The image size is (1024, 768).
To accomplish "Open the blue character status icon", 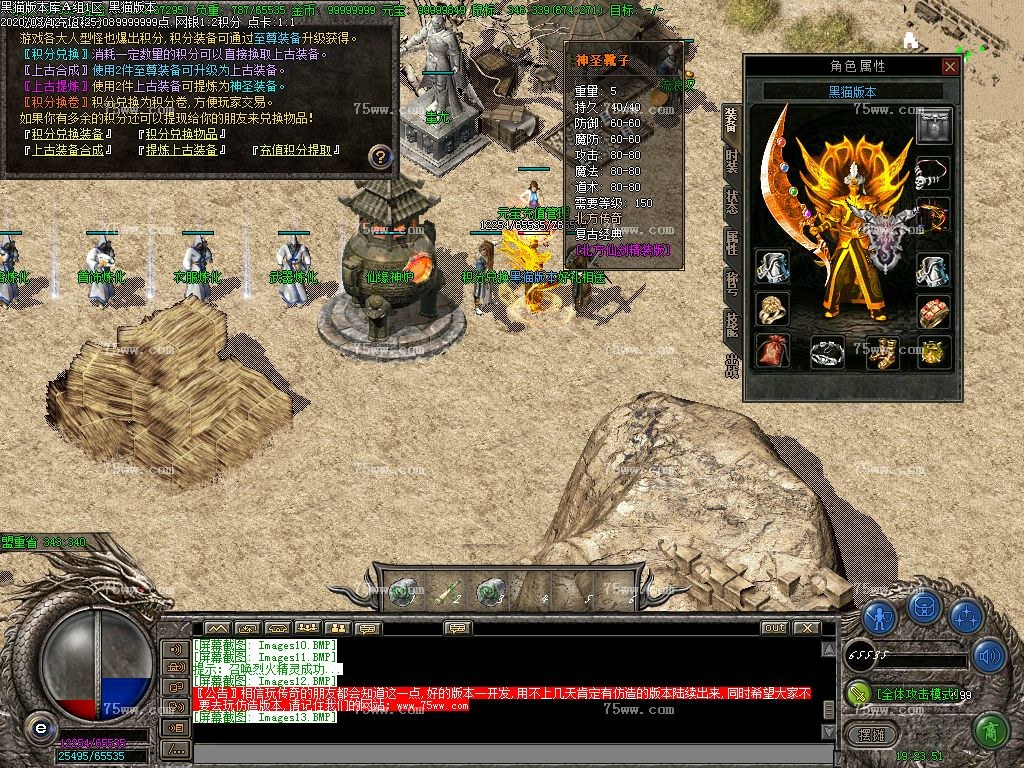I will pyautogui.click(x=879, y=618).
